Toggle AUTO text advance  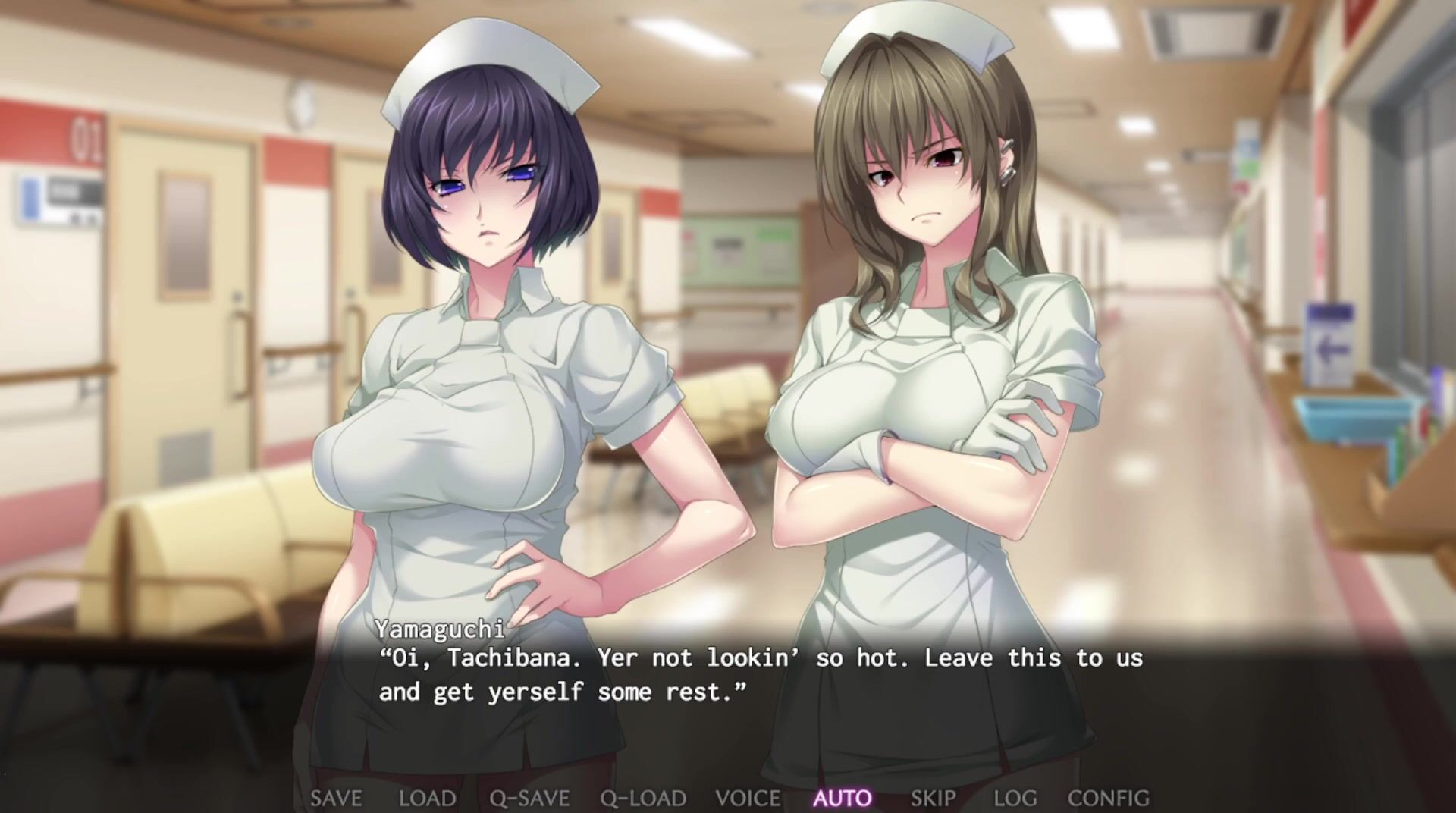[x=843, y=798]
